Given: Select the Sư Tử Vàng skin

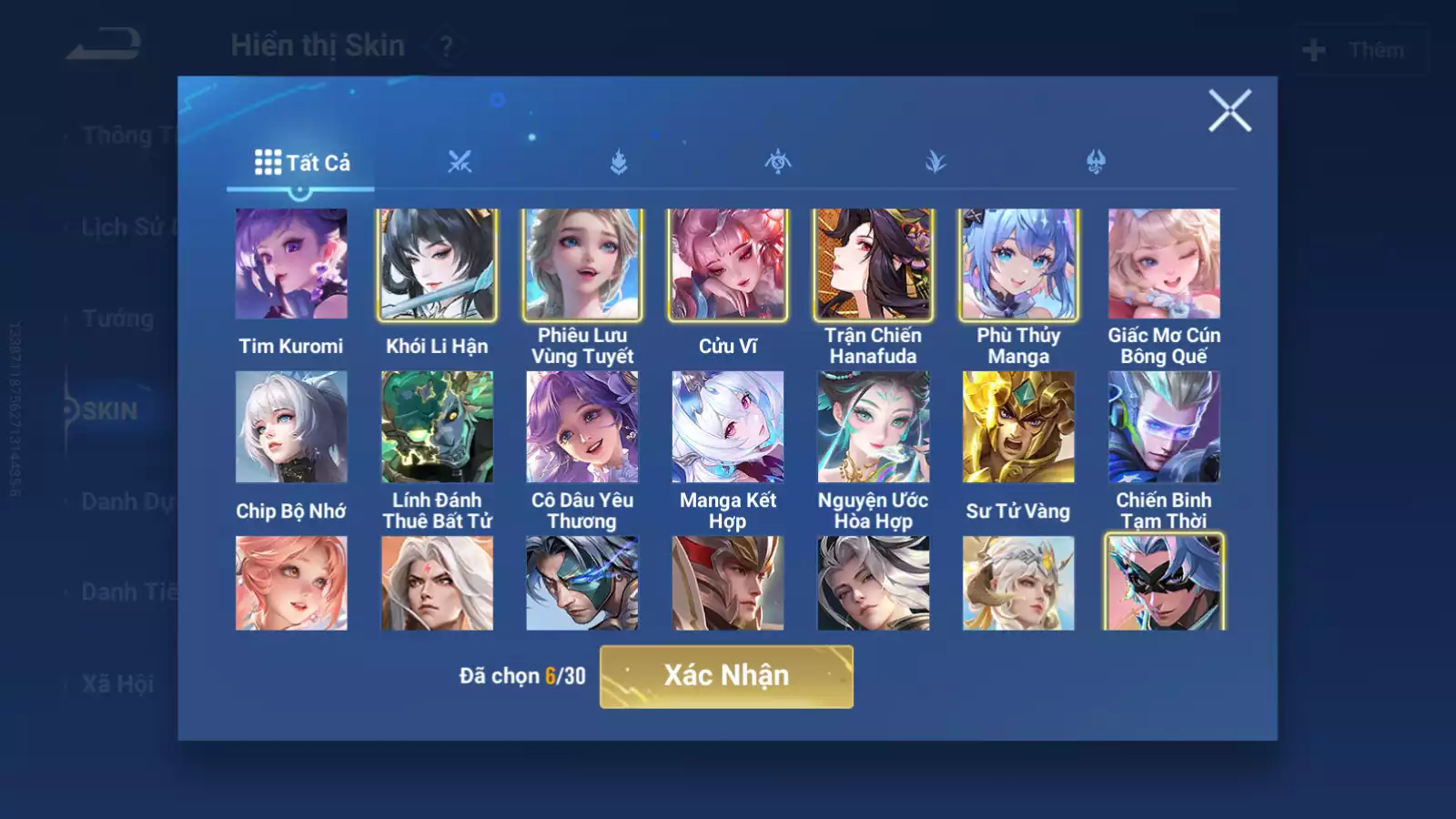Looking at the screenshot, I should (x=1018, y=427).
